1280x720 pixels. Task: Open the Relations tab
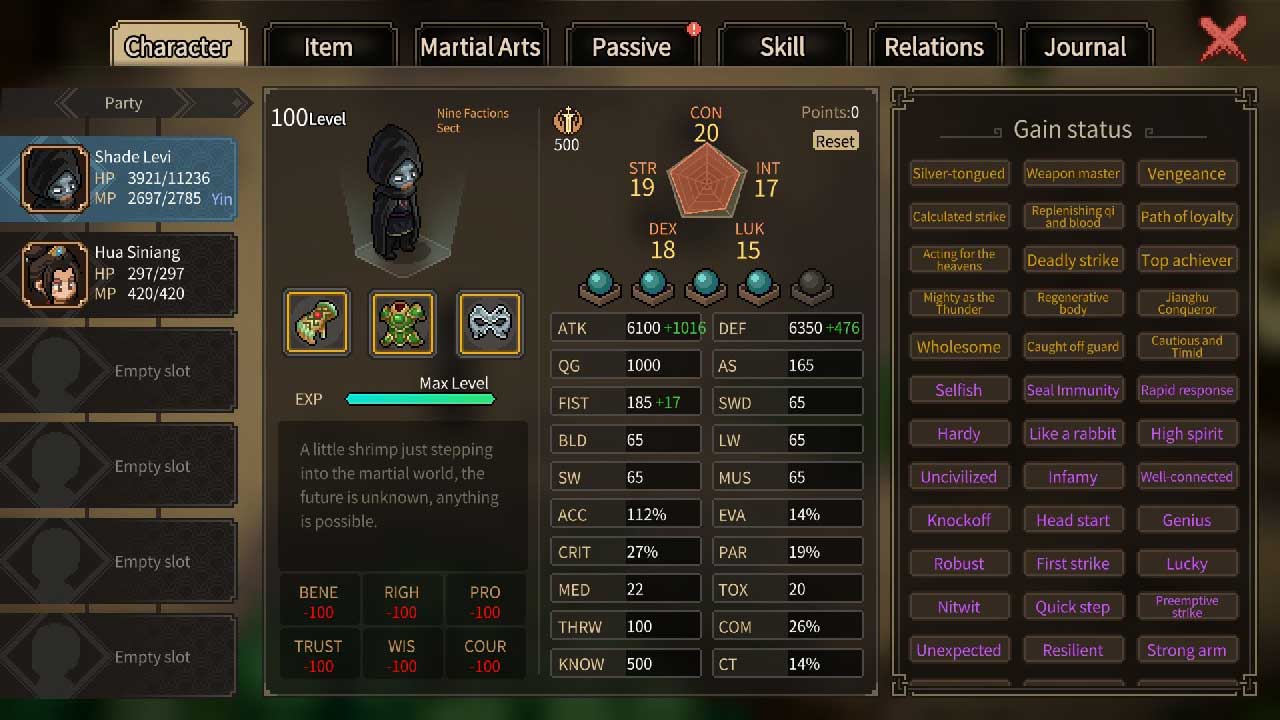934,47
